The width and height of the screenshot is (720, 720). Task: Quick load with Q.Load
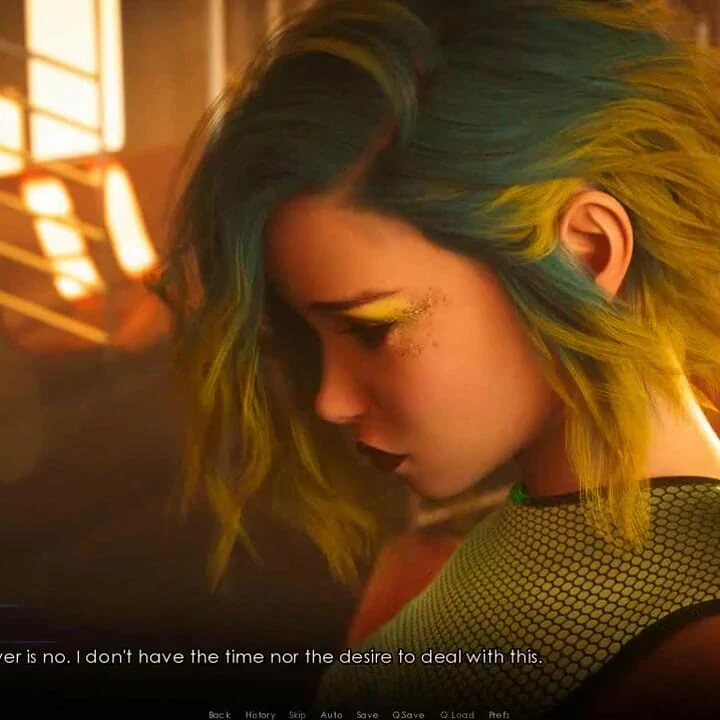[457, 714]
